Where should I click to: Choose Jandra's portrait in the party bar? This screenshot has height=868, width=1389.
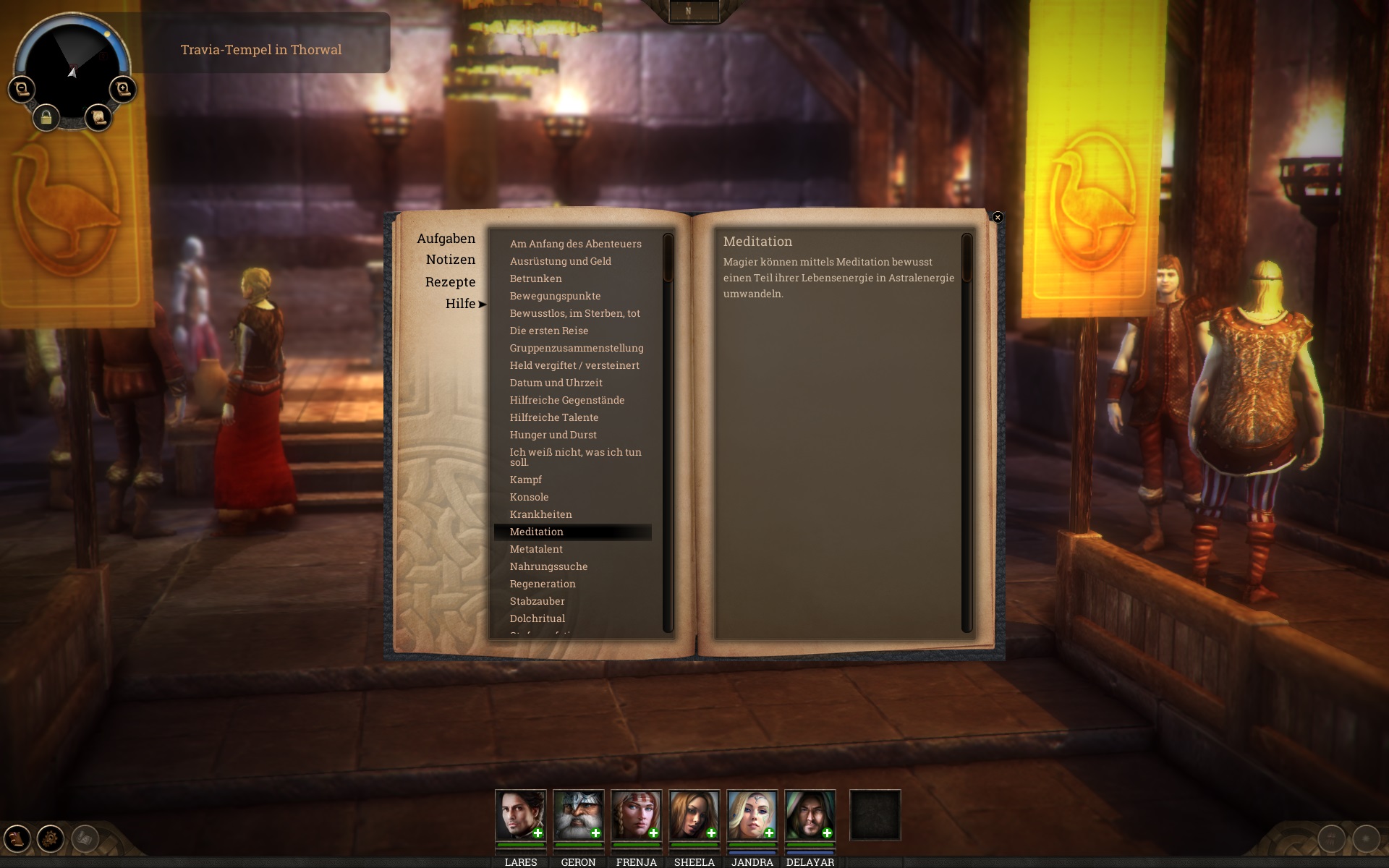click(x=752, y=815)
